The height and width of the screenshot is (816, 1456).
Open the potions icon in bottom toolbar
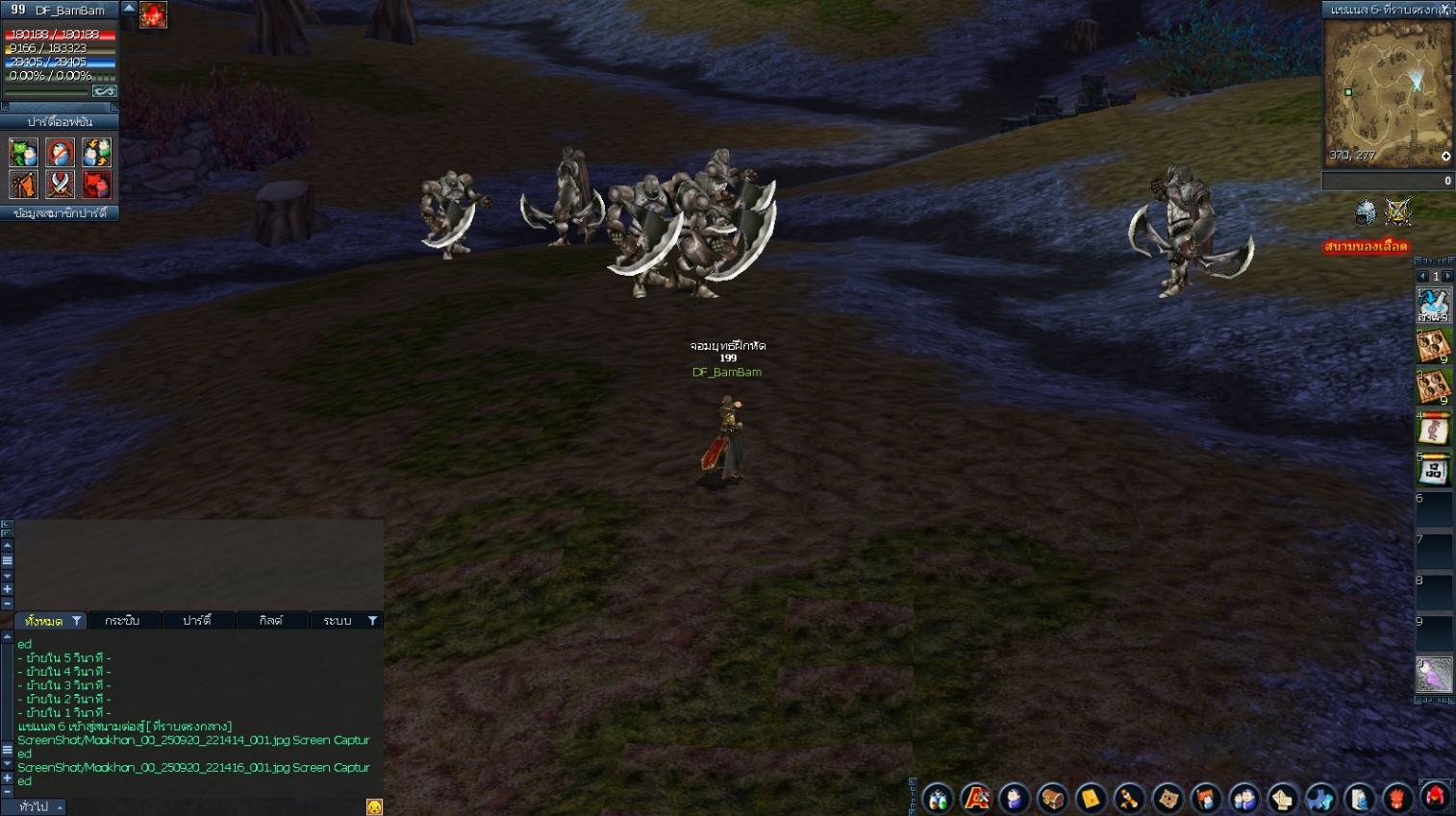[x=938, y=799]
